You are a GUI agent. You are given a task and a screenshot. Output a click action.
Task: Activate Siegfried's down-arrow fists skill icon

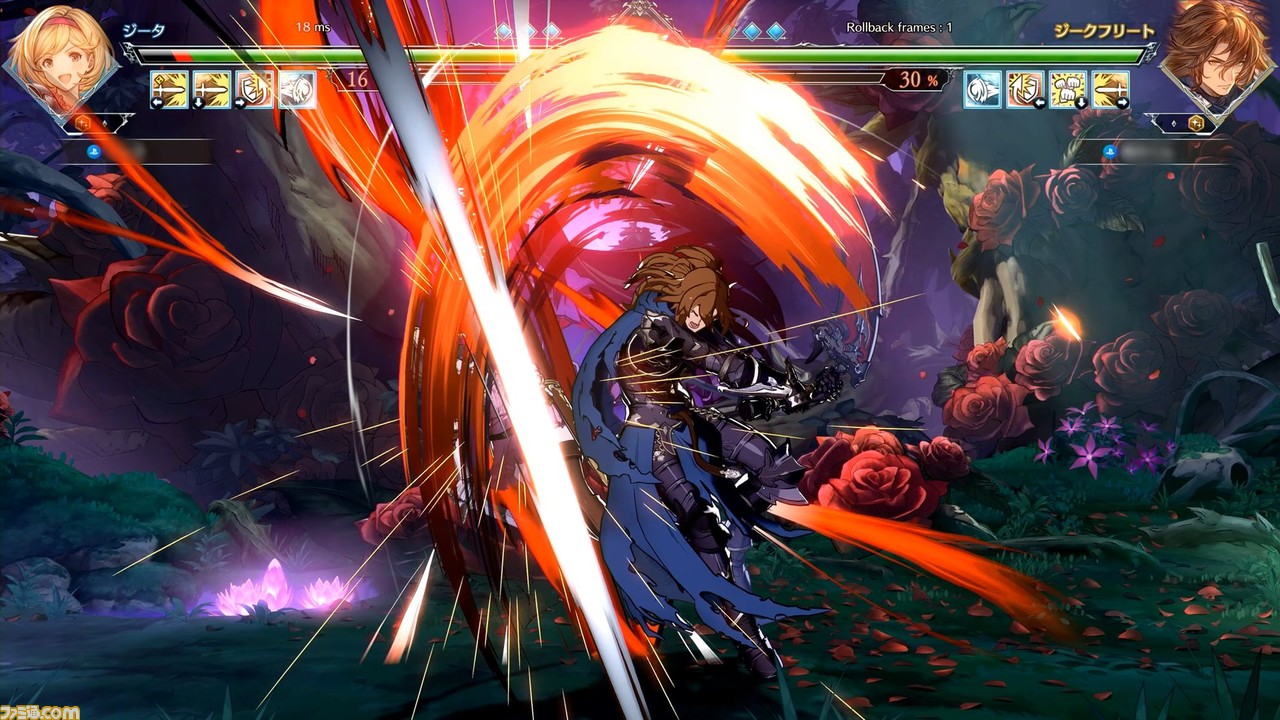(1068, 89)
